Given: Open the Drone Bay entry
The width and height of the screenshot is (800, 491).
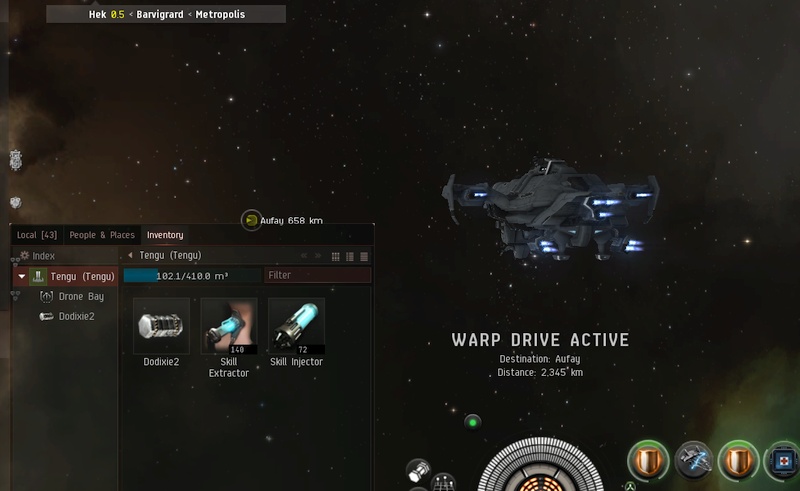Looking at the screenshot, I should pos(81,297).
